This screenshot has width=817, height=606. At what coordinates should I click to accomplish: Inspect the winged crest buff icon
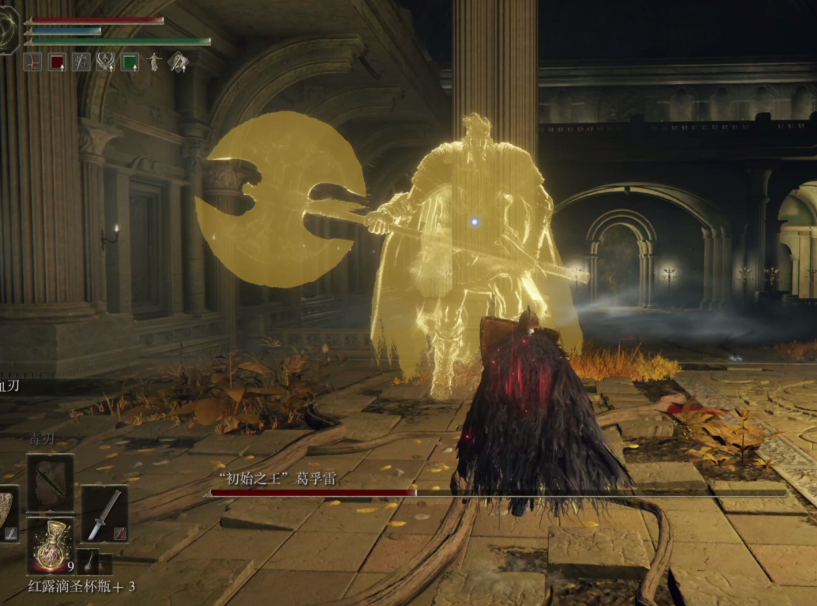pyautogui.click(x=105, y=62)
